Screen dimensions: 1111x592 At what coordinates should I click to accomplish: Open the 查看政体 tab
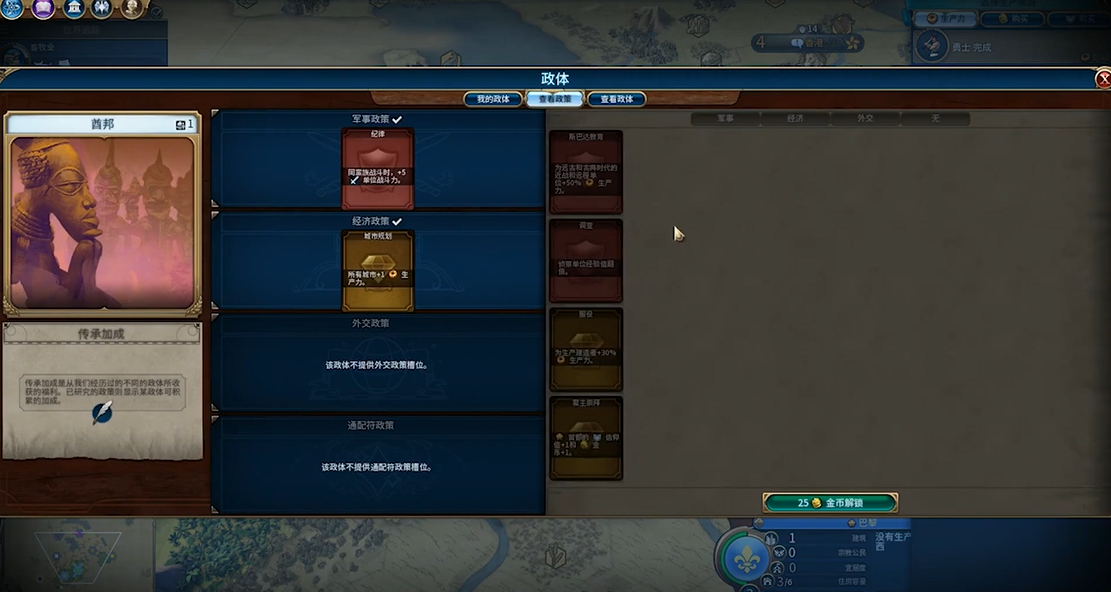(x=616, y=99)
